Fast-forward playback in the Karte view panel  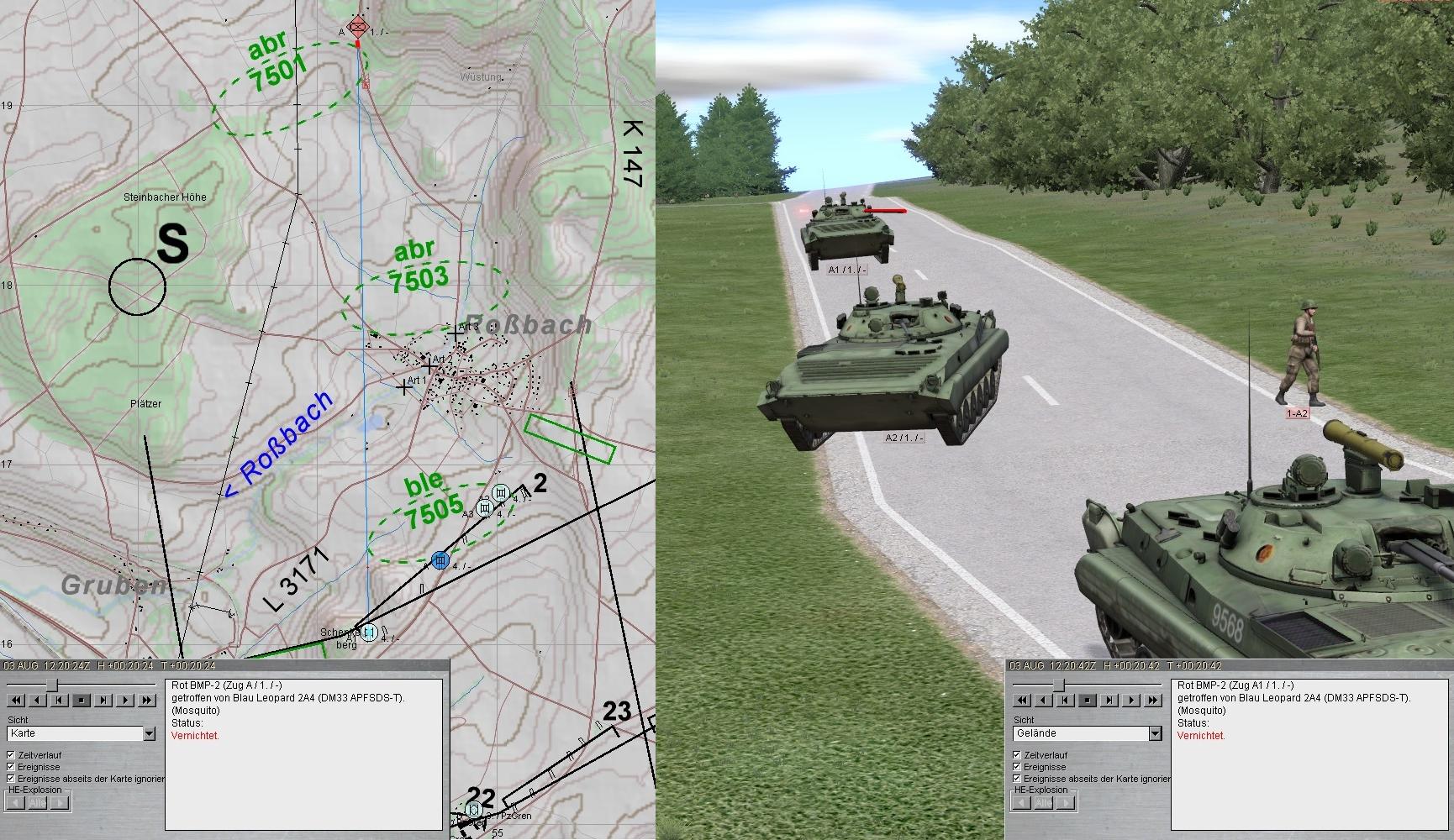pos(147,700)
